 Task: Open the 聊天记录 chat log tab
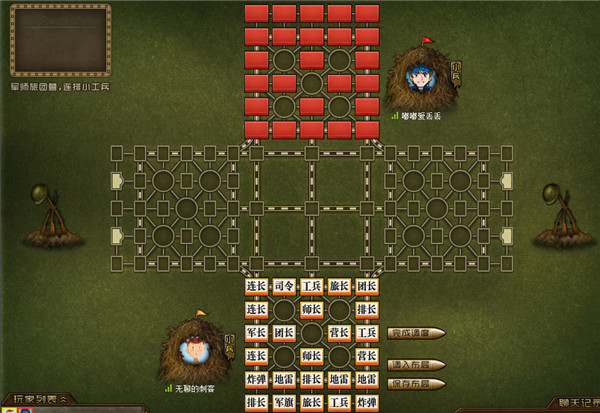pos(574,402)
